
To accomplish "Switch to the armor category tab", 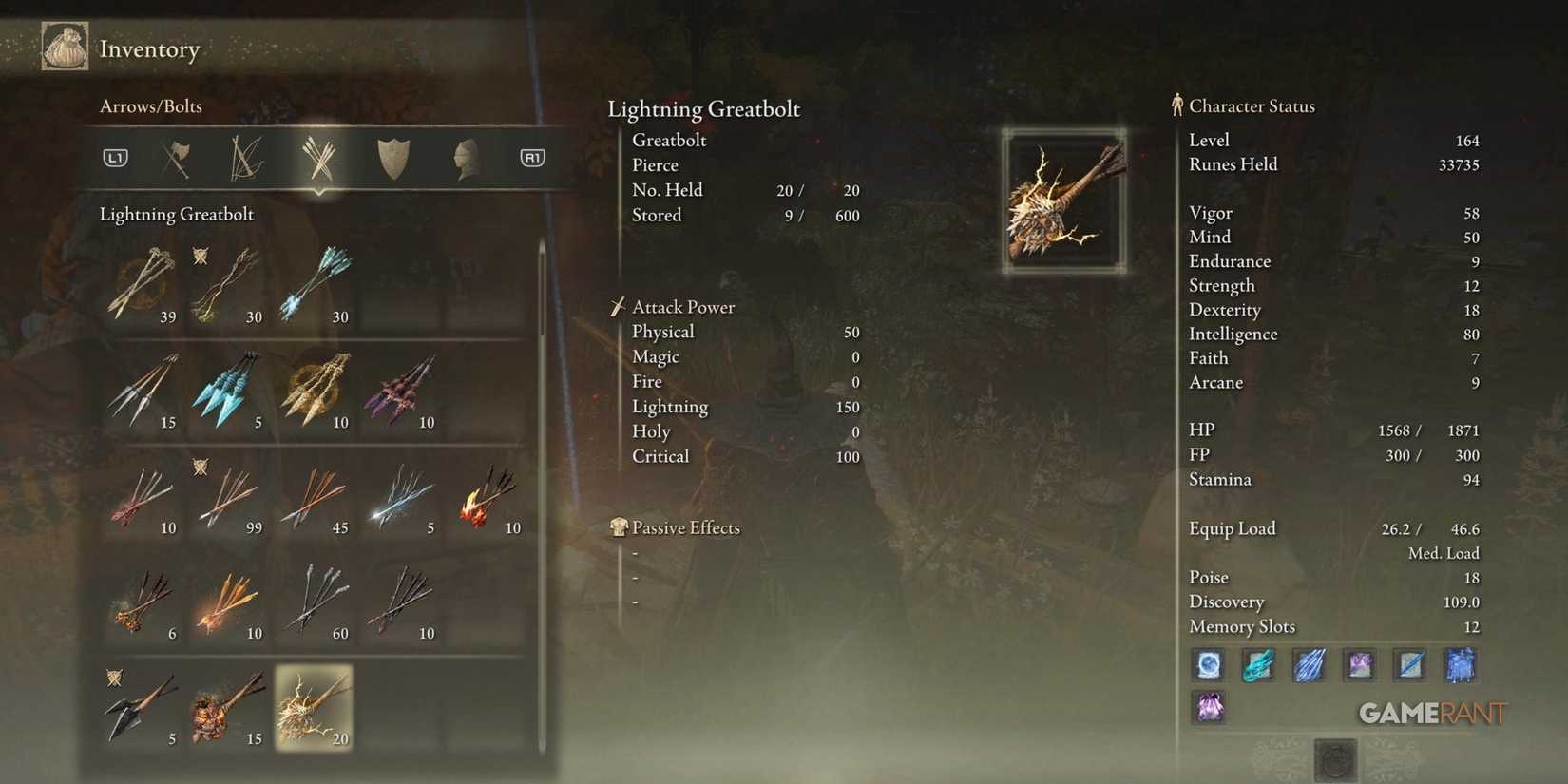I will point(465,158).
